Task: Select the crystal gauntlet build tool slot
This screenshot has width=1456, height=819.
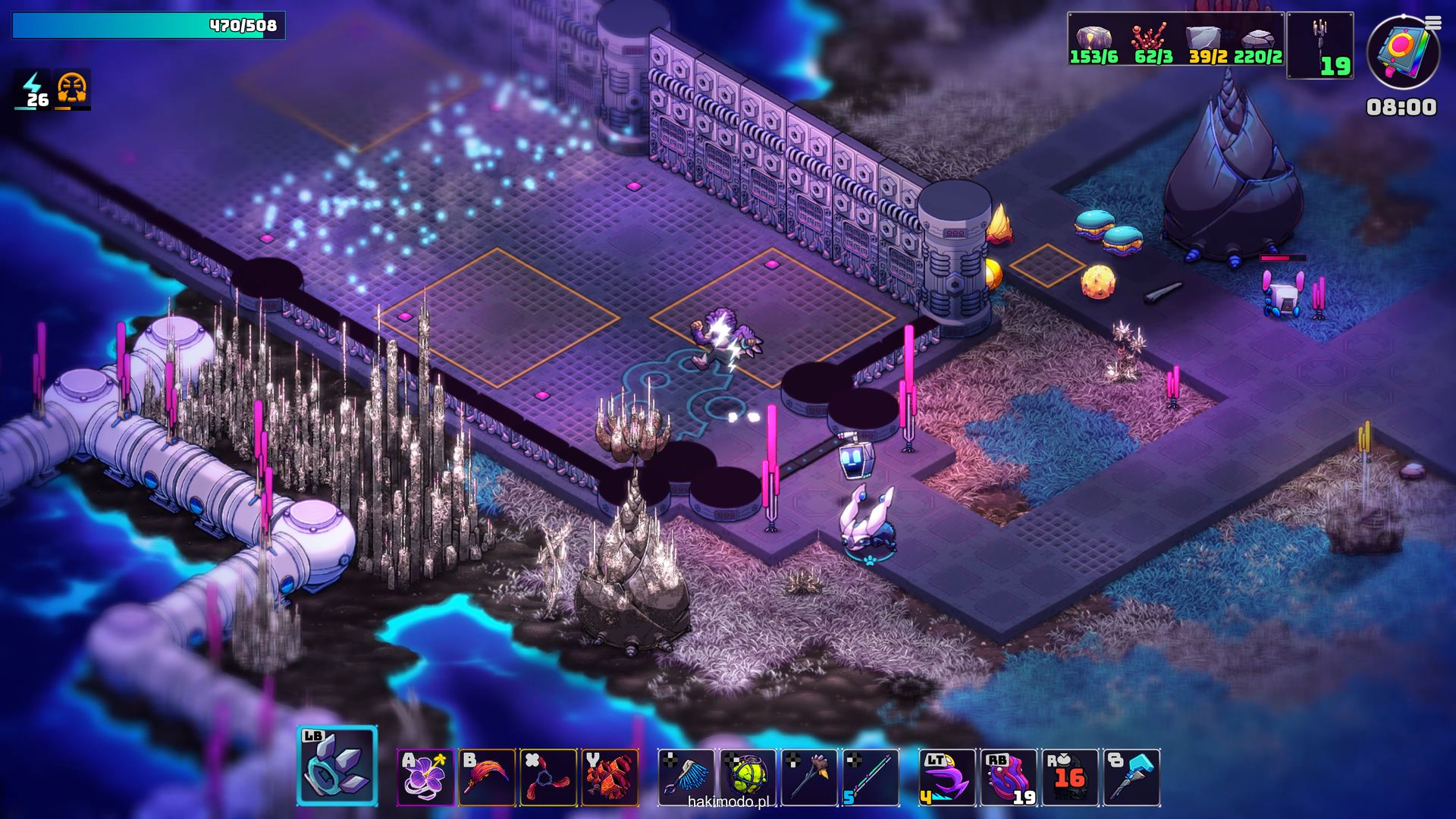Action: coord(337,766)
